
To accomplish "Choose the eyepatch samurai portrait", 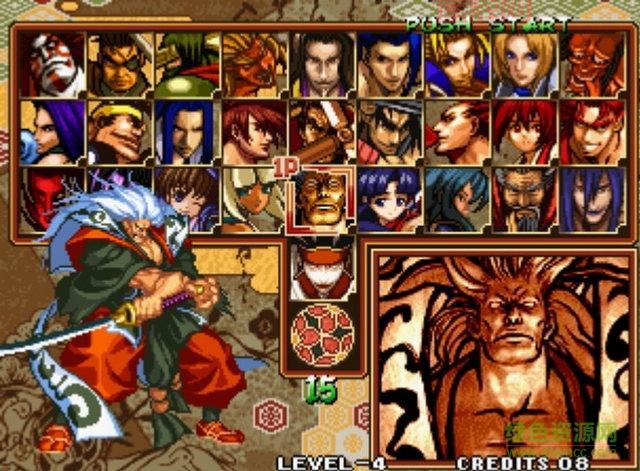I will tap(119, 64).
